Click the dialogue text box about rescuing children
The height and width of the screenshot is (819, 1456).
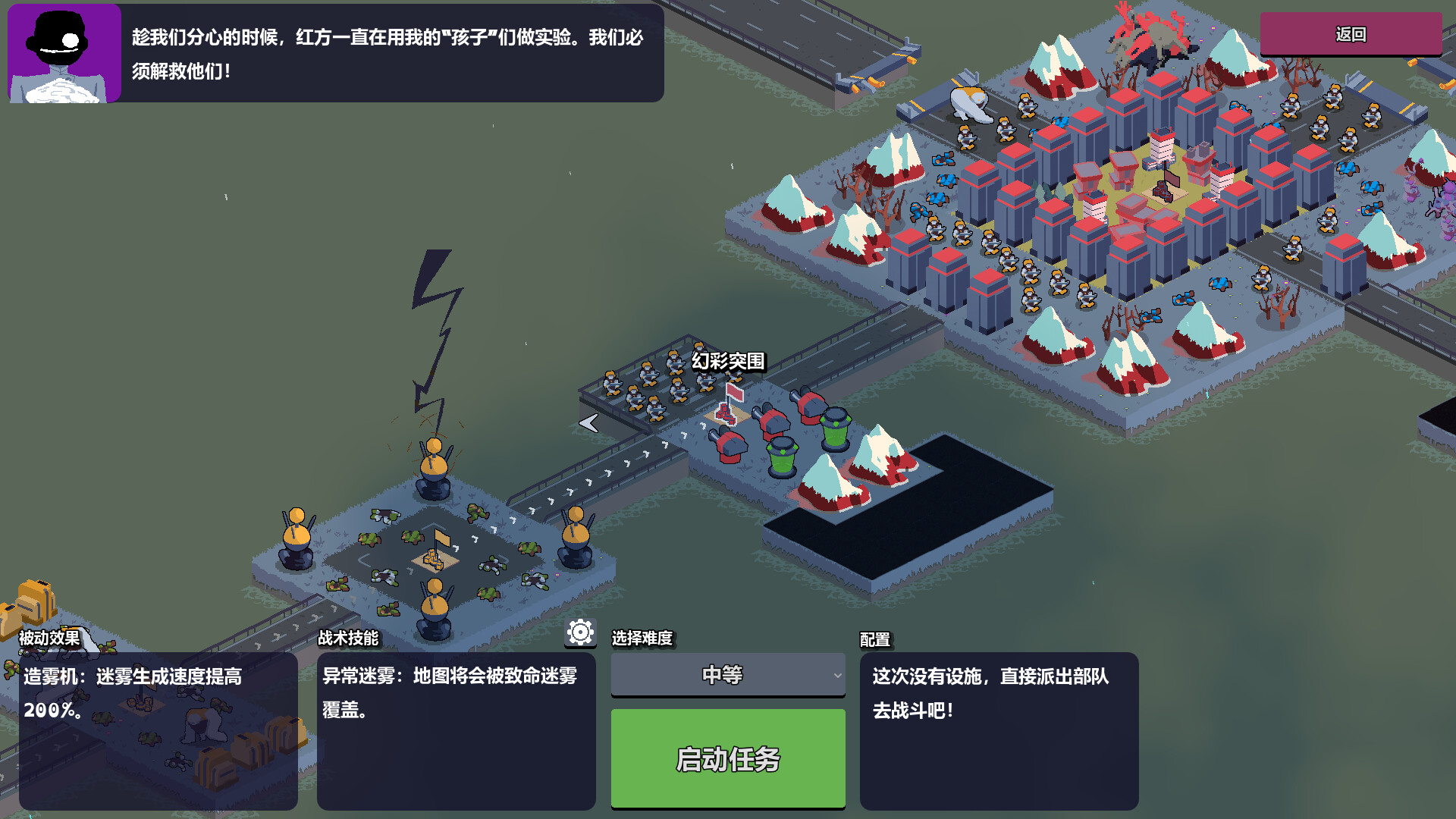coord(394,53)
